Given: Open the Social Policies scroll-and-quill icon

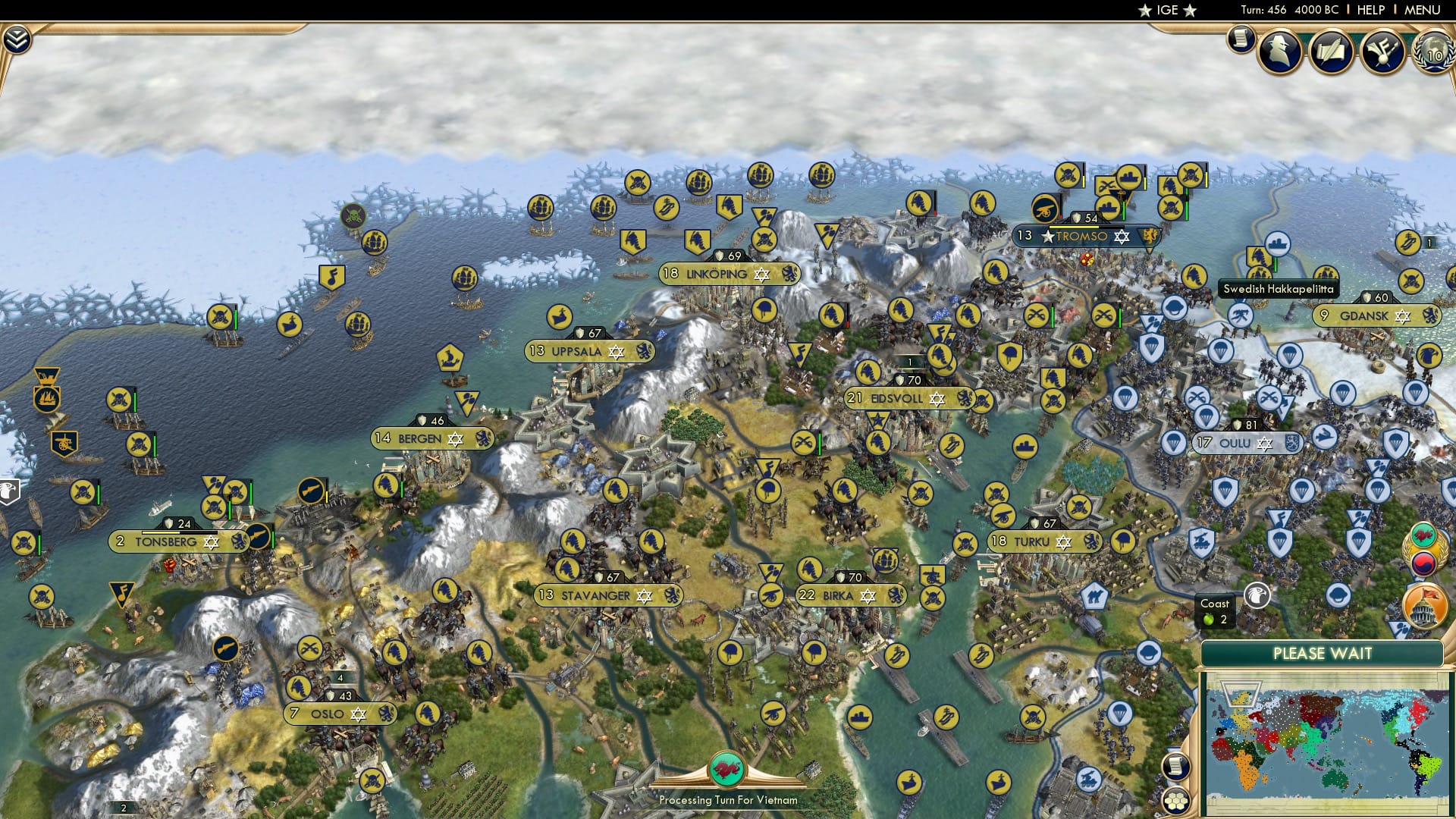Looking at the screenshot, I should (x=1332, y=50).
